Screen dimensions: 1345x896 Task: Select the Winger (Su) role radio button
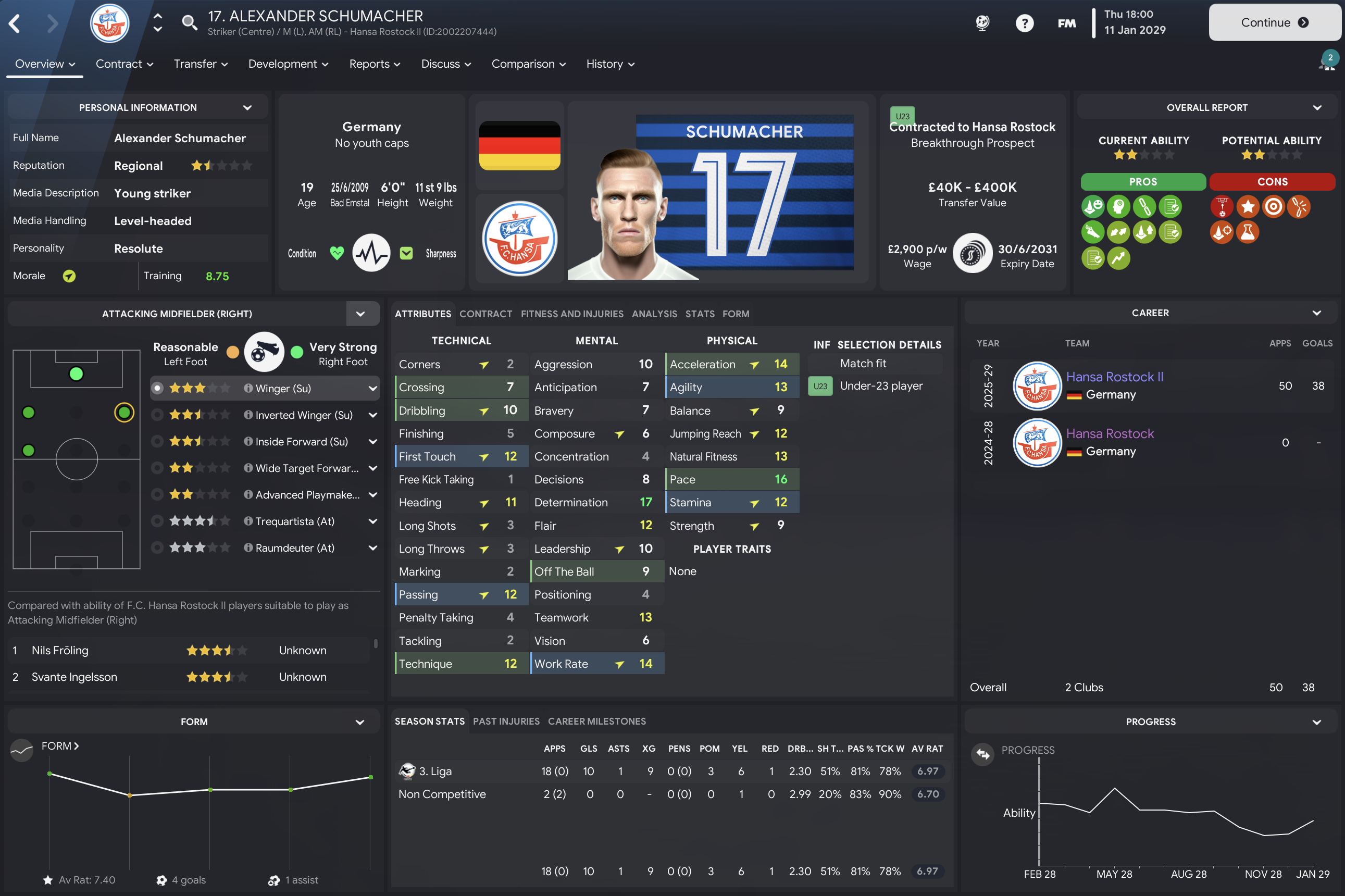[158, 388]
